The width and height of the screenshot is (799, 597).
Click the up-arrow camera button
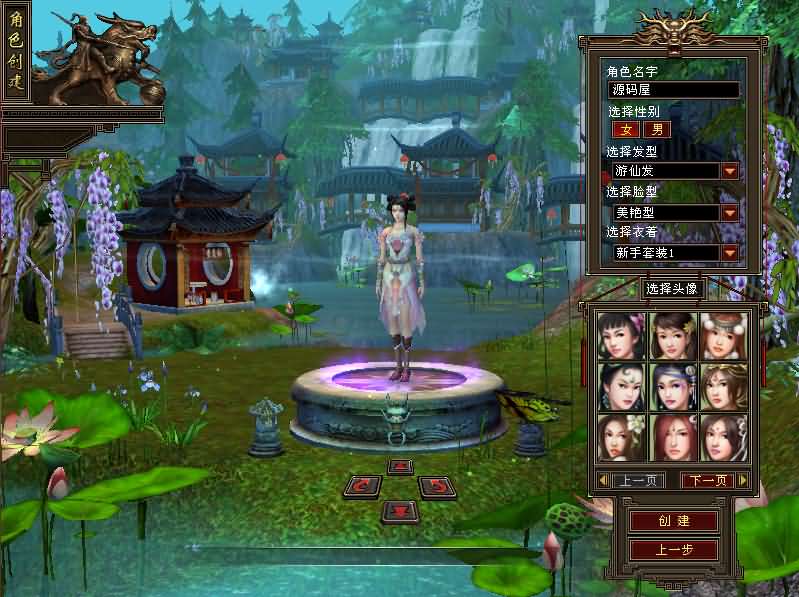coord(400,466)
